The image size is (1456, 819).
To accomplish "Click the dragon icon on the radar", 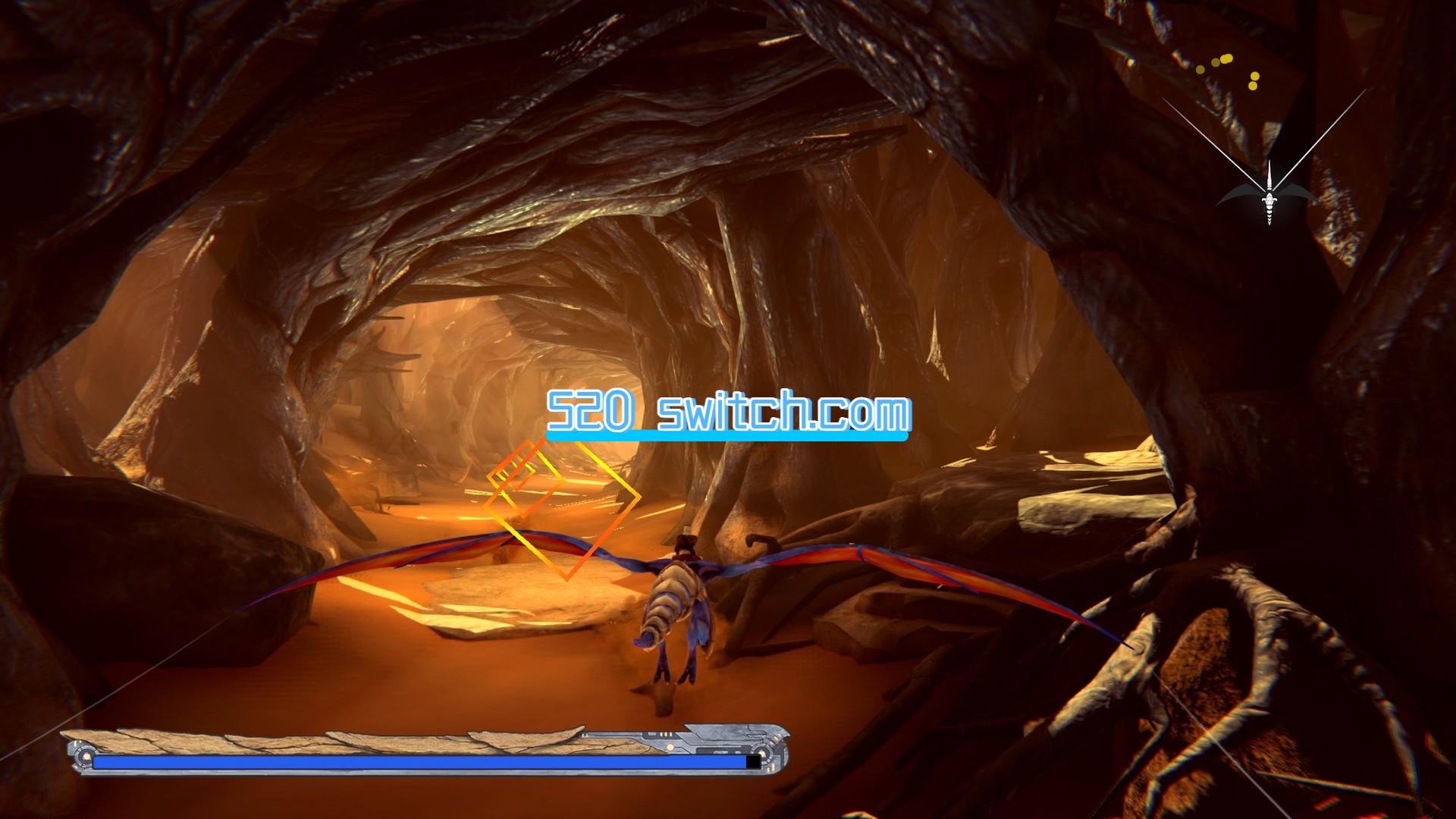I will tap(1269, 203).
